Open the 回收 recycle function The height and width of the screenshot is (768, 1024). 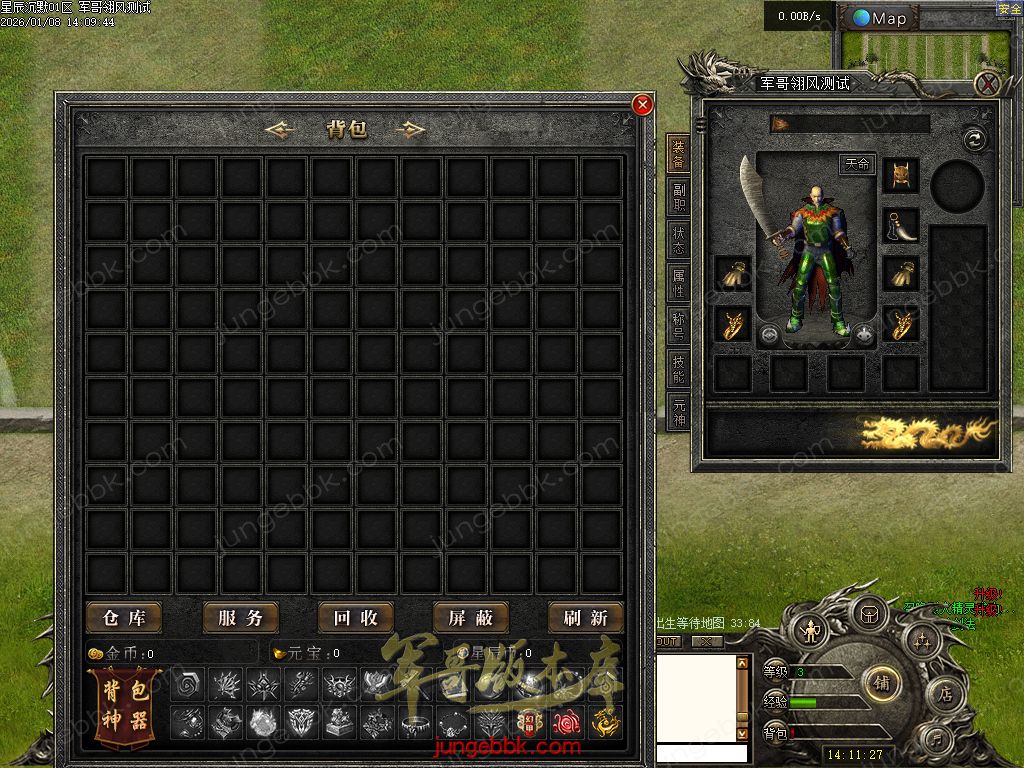355,618
